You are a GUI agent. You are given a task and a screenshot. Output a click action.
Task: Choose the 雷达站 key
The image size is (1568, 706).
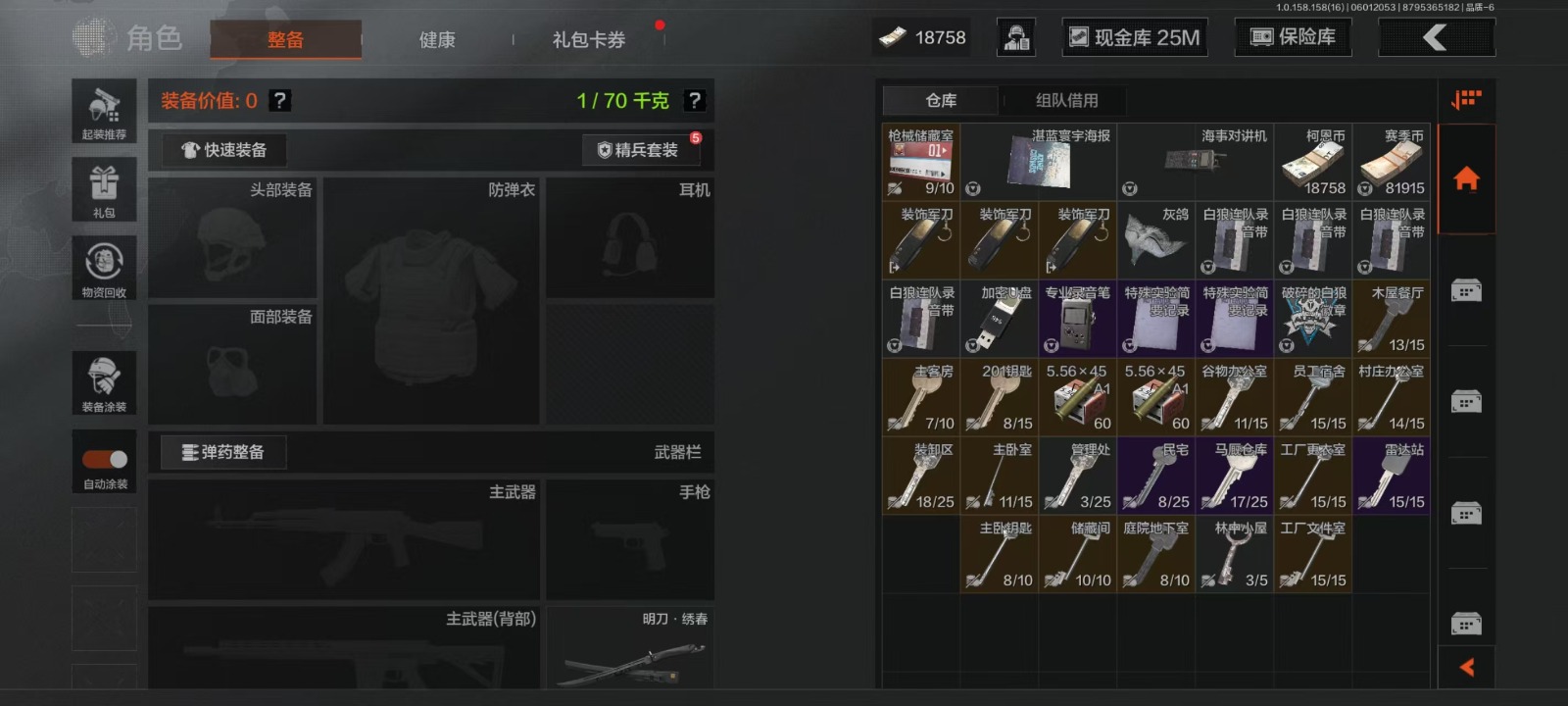pos(1392,477)
